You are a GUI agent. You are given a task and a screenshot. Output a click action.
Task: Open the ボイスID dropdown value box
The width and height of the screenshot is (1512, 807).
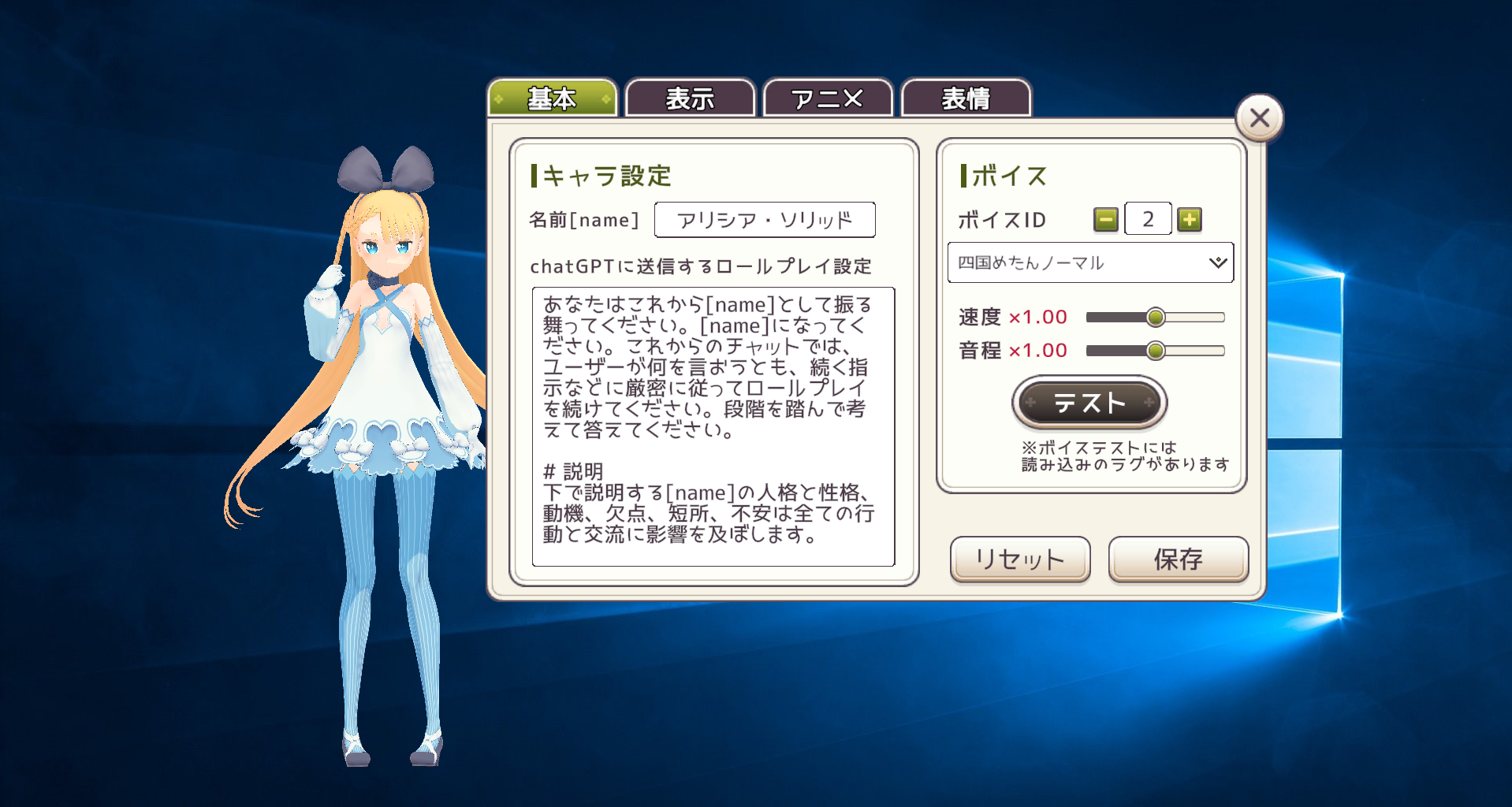coord(1148,219)
